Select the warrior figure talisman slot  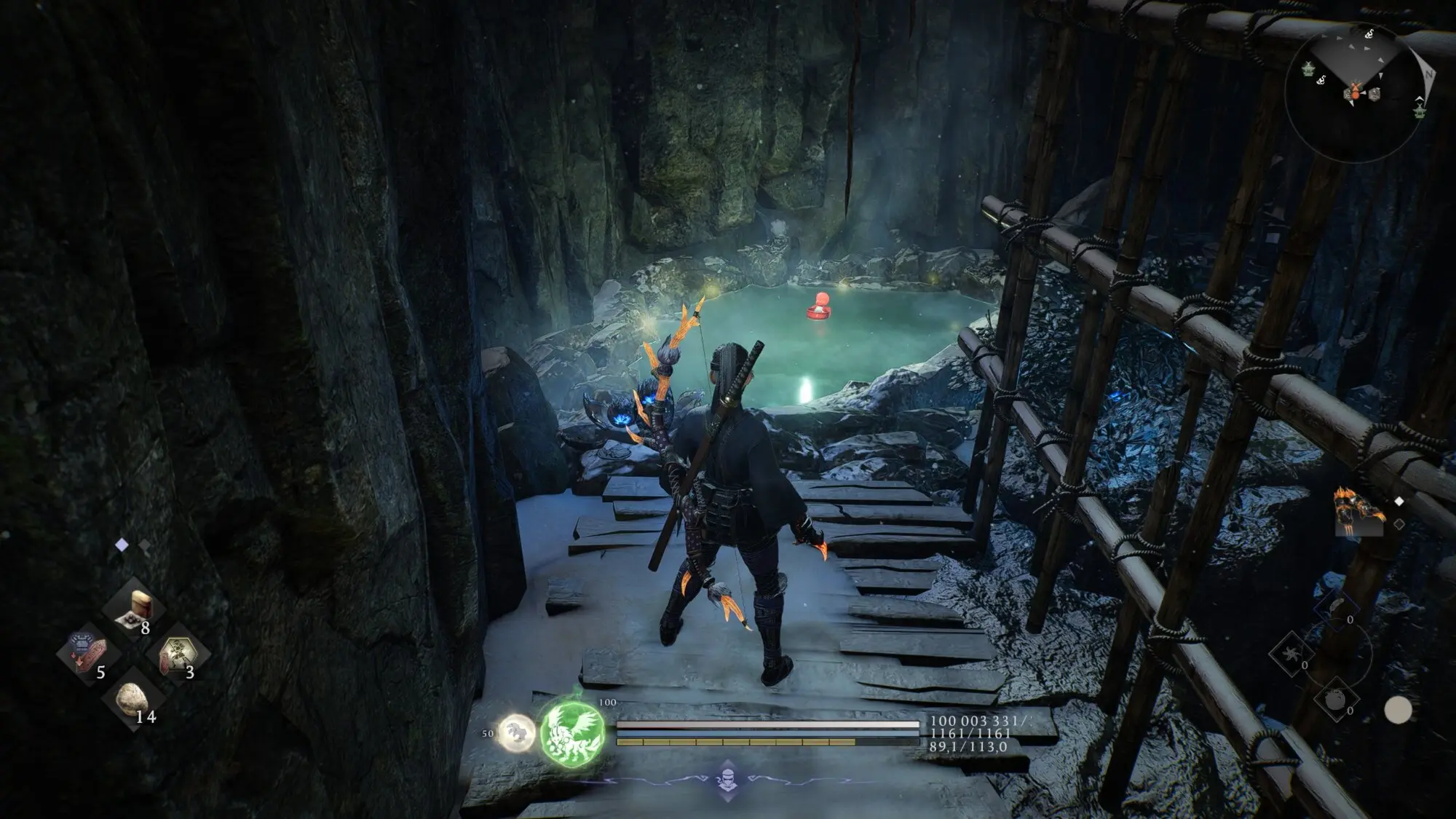(178, 652)
